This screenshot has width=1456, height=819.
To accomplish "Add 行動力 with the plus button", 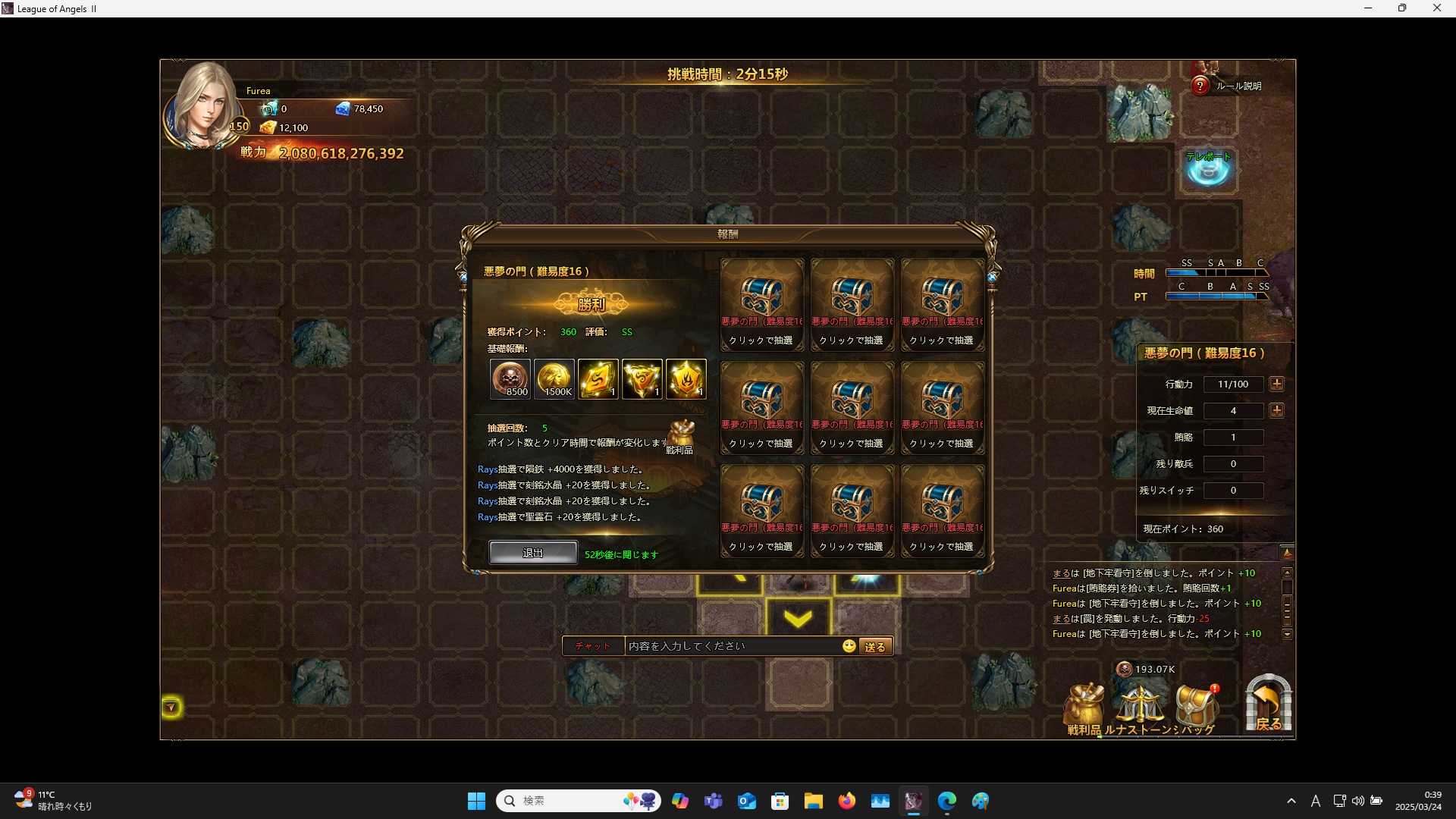I will (x=1277, y=384).
